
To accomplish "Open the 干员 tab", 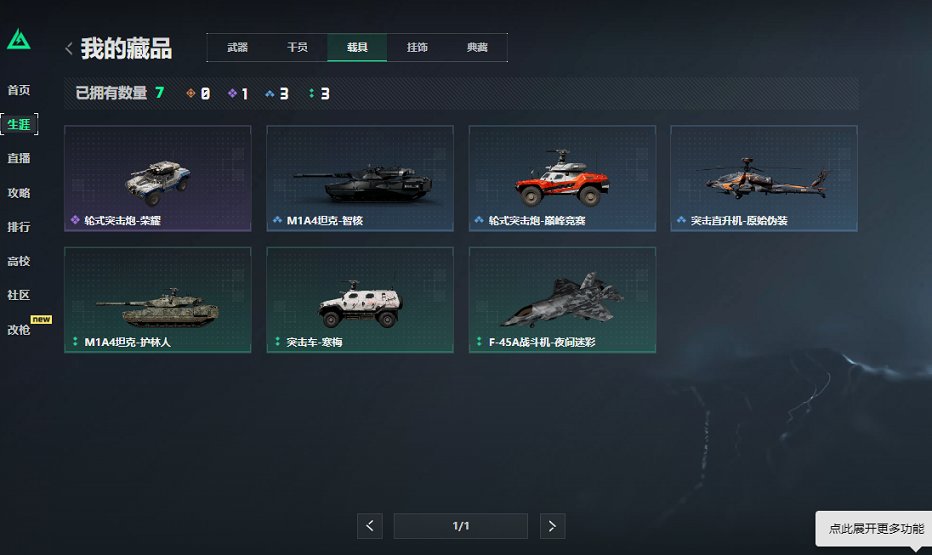I will coord(297,48).
